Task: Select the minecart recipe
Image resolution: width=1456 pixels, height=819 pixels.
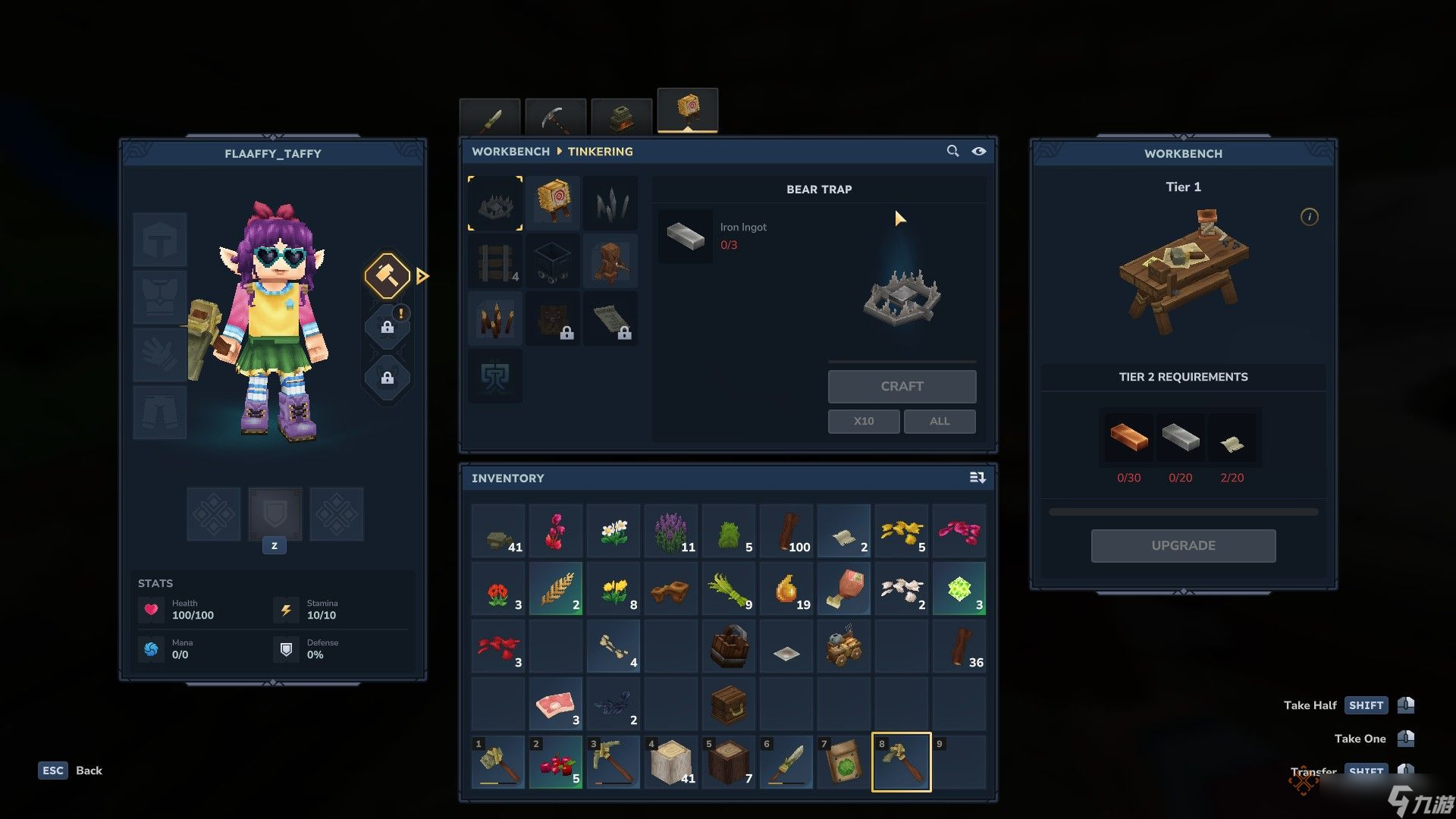Action: [x=554, y=262]
